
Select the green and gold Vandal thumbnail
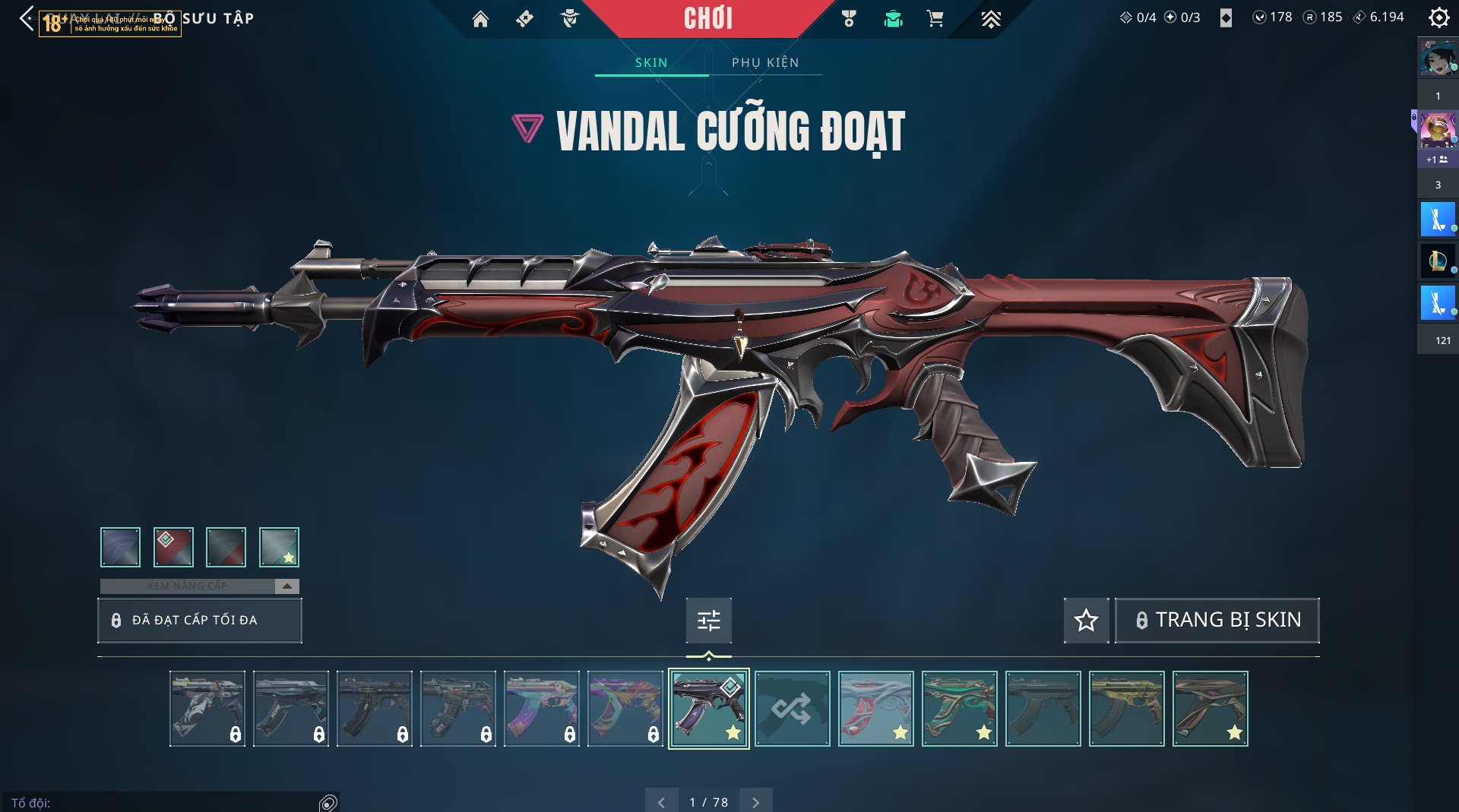959,709
